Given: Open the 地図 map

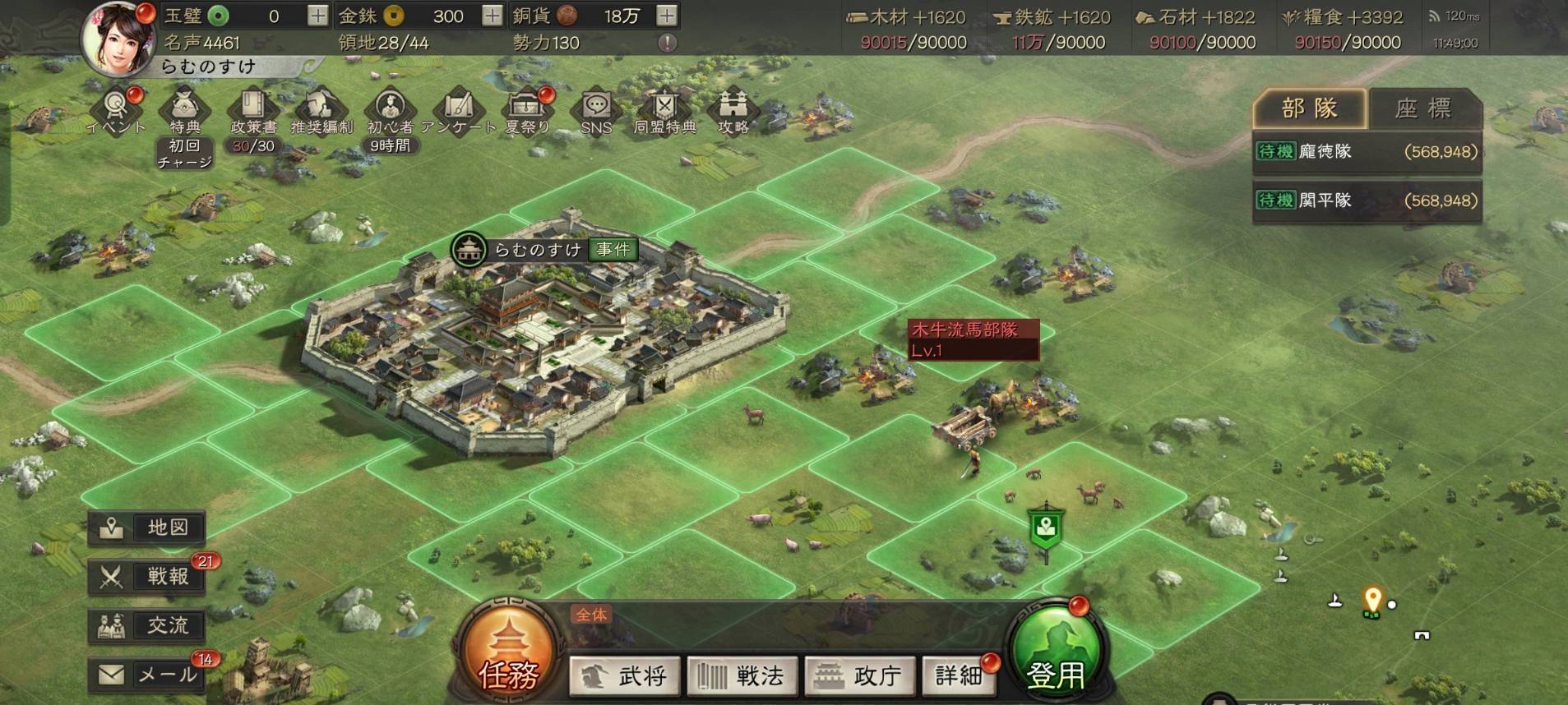Looking at the screenshot, I should (x=146, y=528).
